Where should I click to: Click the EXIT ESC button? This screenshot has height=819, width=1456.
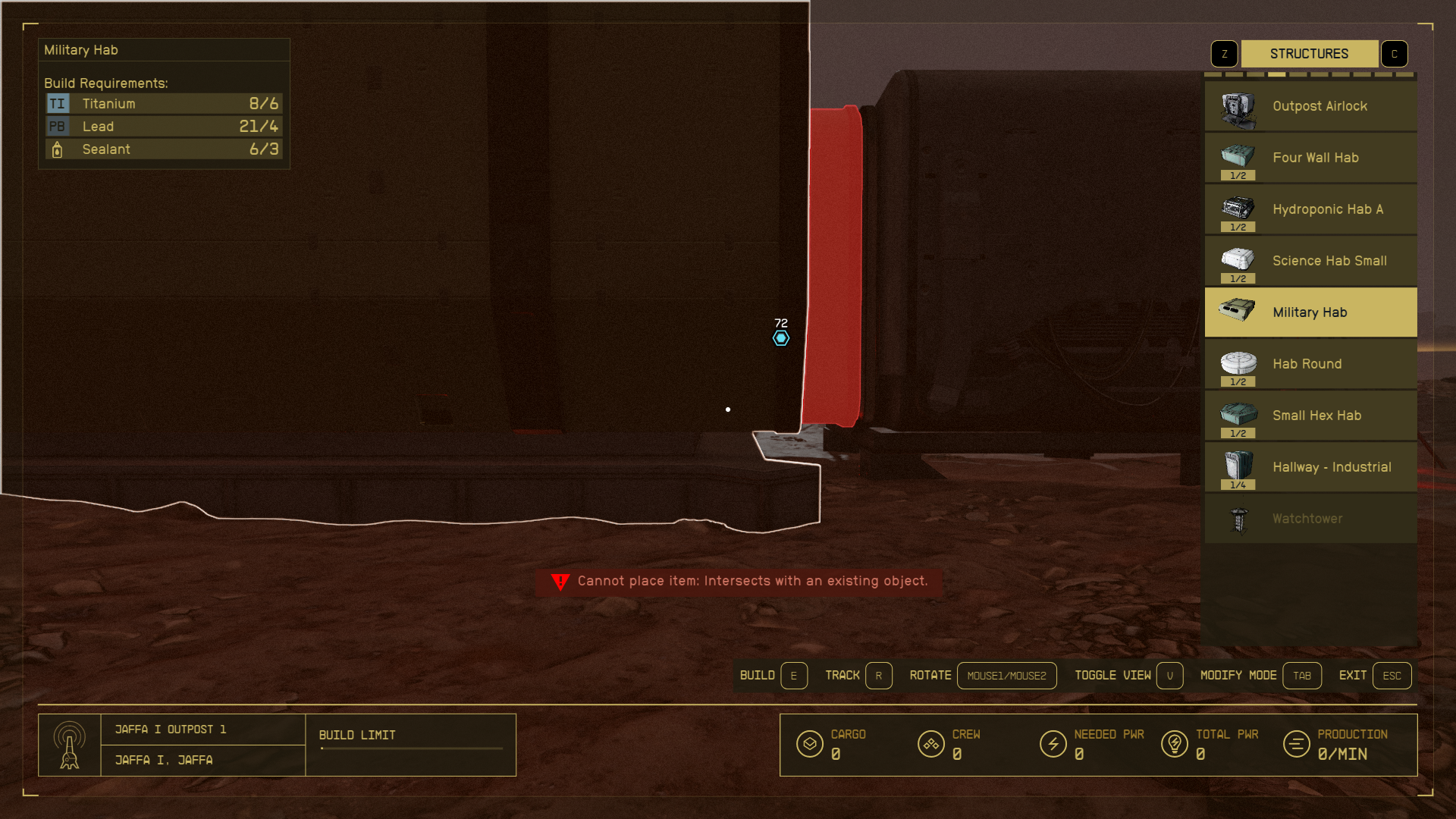tap(1392, 675)
